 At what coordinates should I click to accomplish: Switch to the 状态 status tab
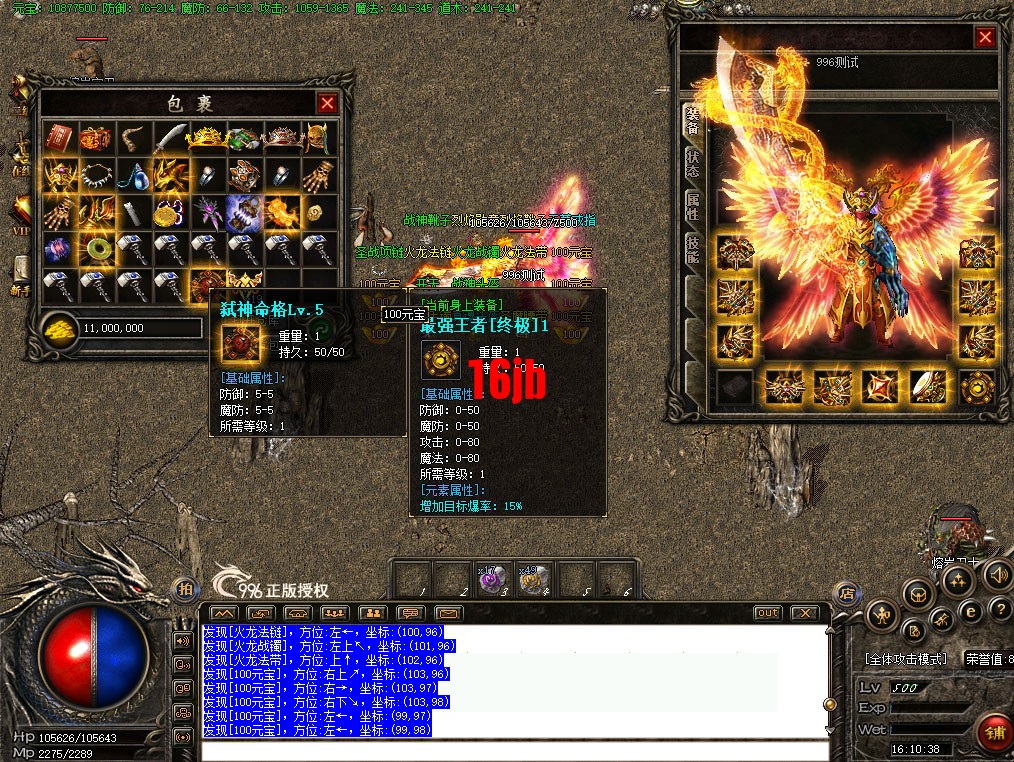tap(693, 163)
